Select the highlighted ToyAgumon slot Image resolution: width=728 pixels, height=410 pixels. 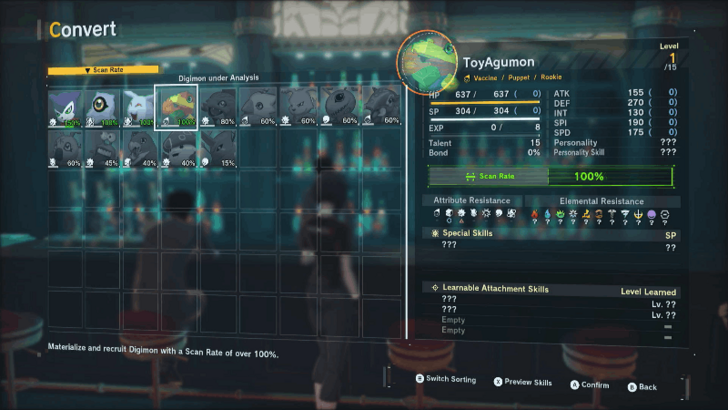point(179,106)
